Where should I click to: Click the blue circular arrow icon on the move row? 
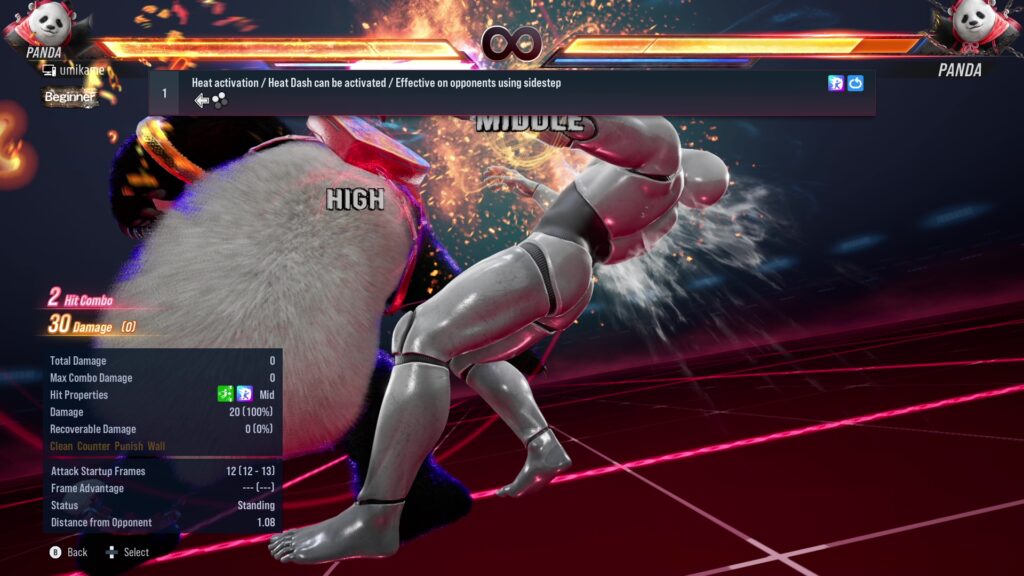(x=855, y=84)
